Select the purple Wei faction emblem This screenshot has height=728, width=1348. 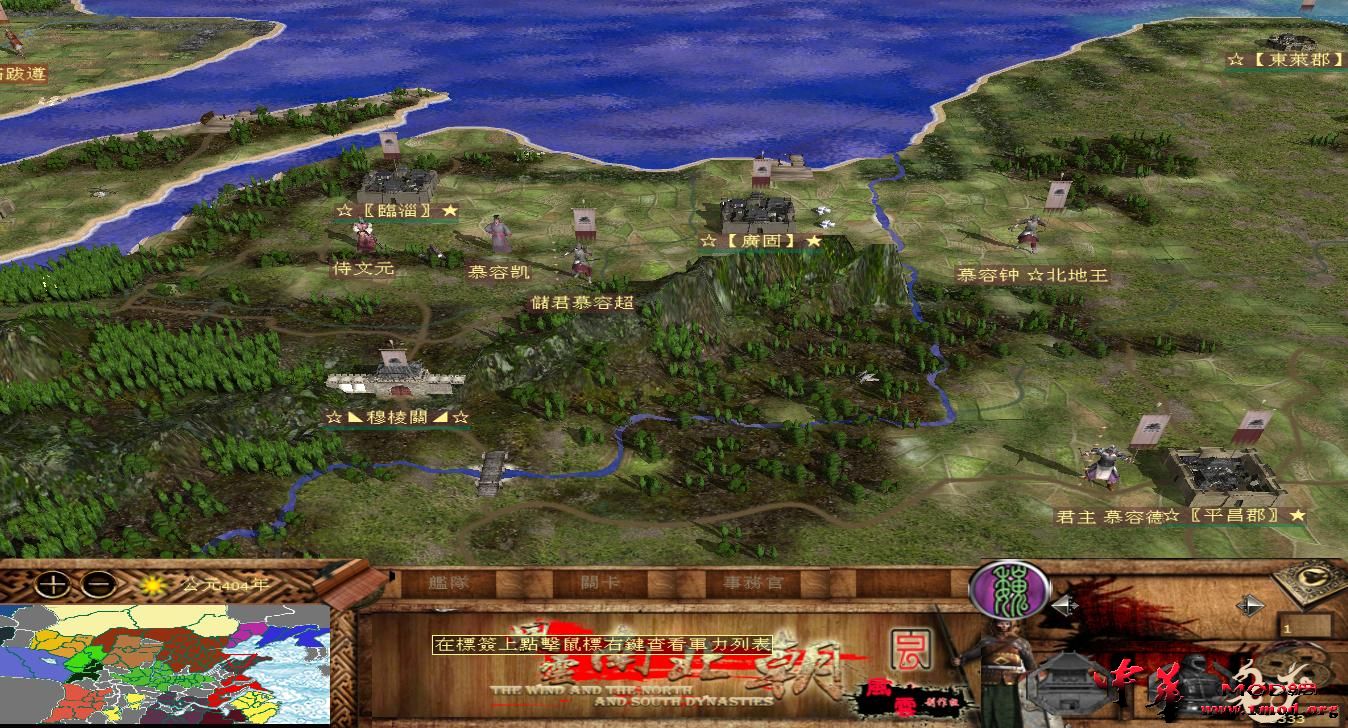[x=1010, y=588]
